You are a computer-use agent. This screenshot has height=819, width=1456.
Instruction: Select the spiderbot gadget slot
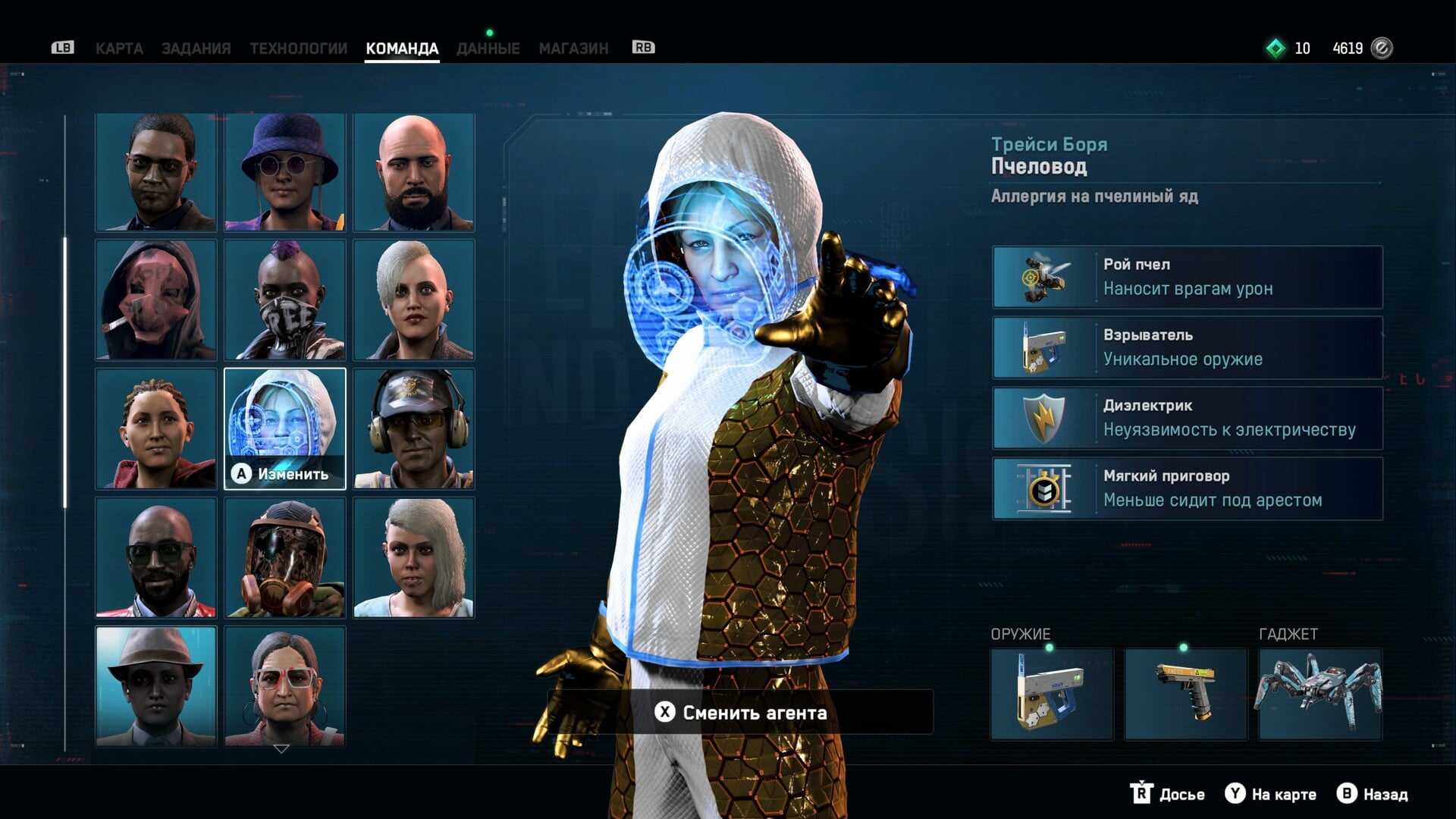pyautogui.click(x=1320, y=694)
